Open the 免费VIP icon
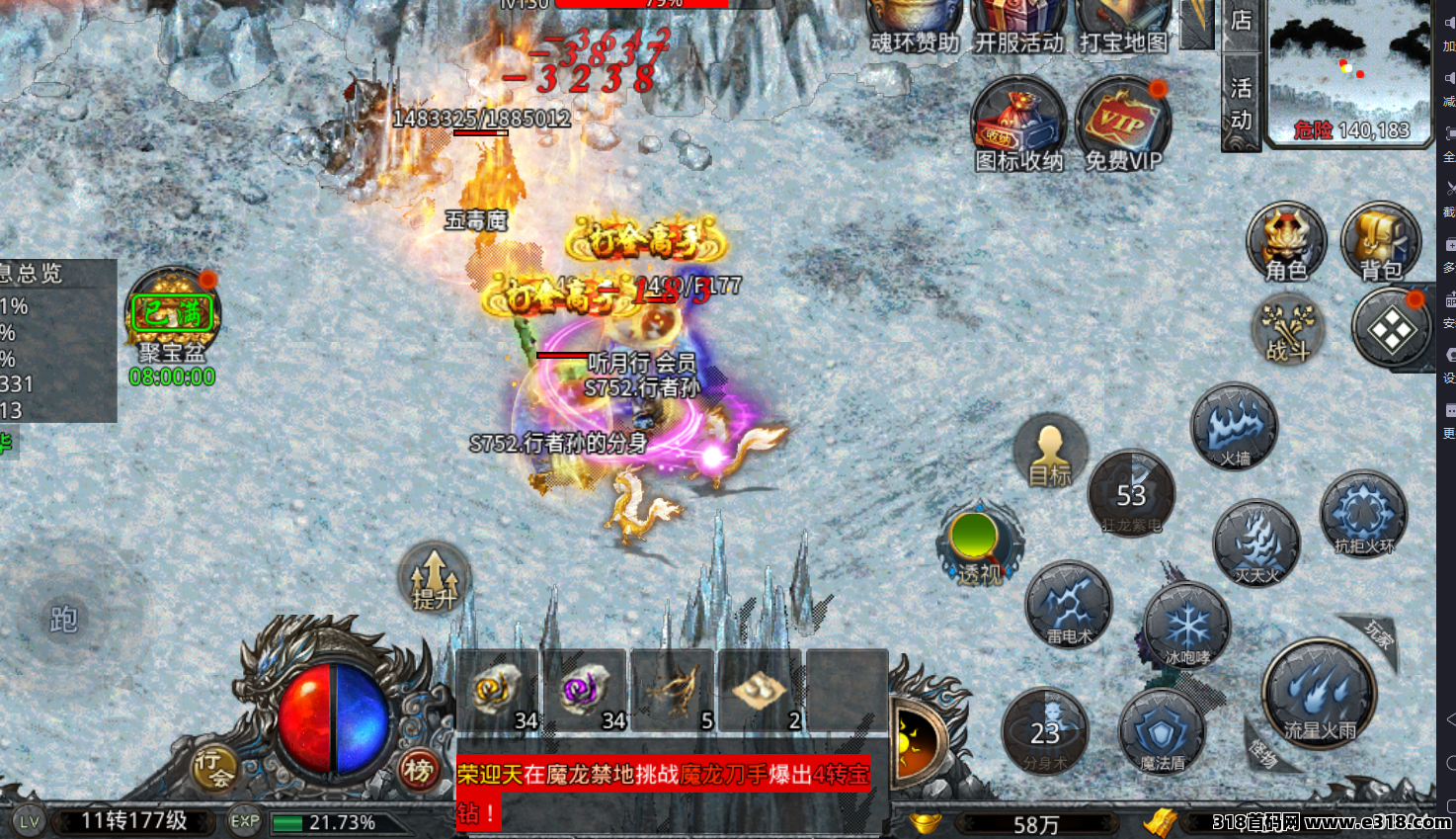1456x839 pixels. pyautogui.click(x=1123, y=126)
